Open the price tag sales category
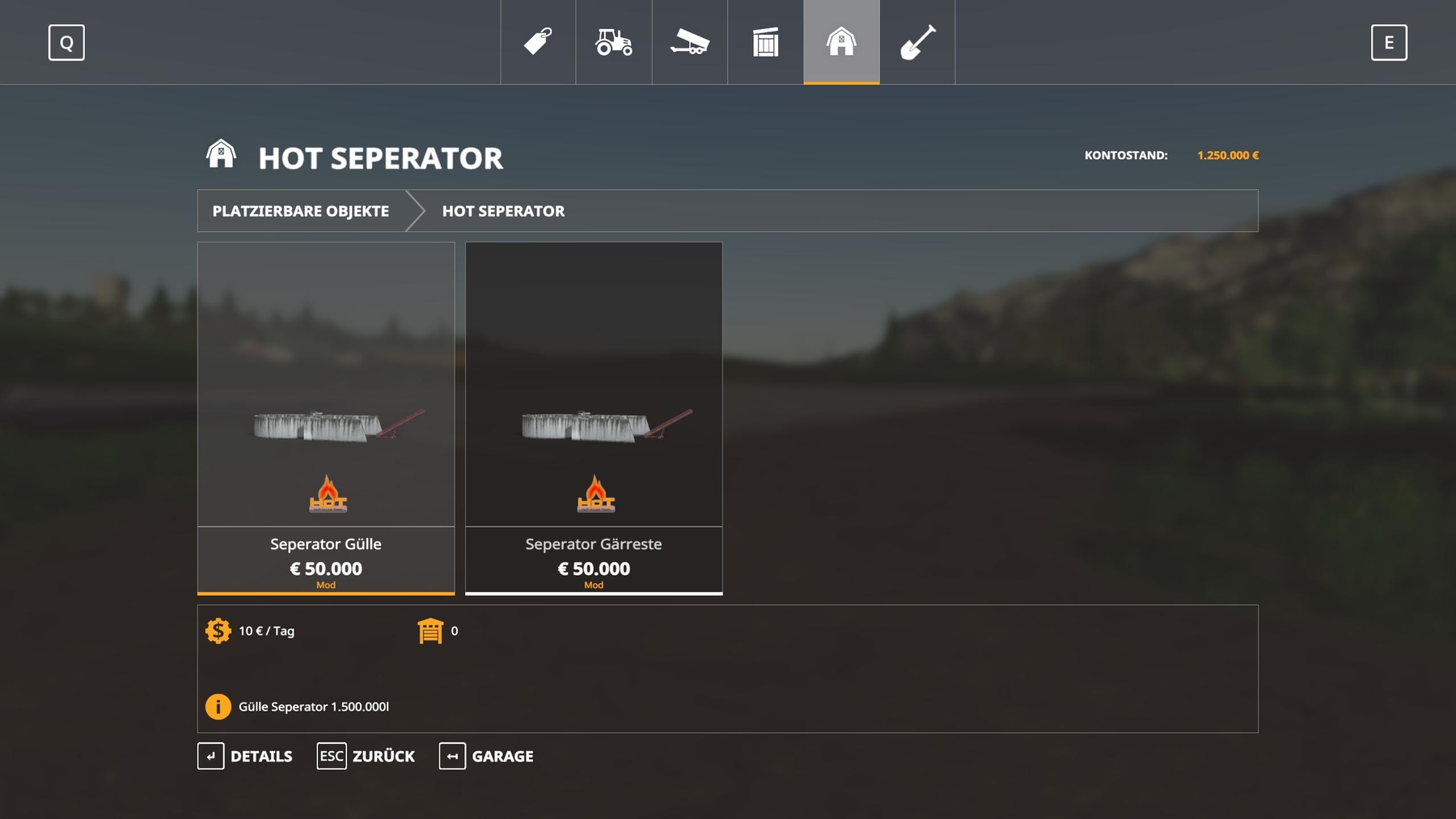 pyautogui.click(x=537, y=42)
